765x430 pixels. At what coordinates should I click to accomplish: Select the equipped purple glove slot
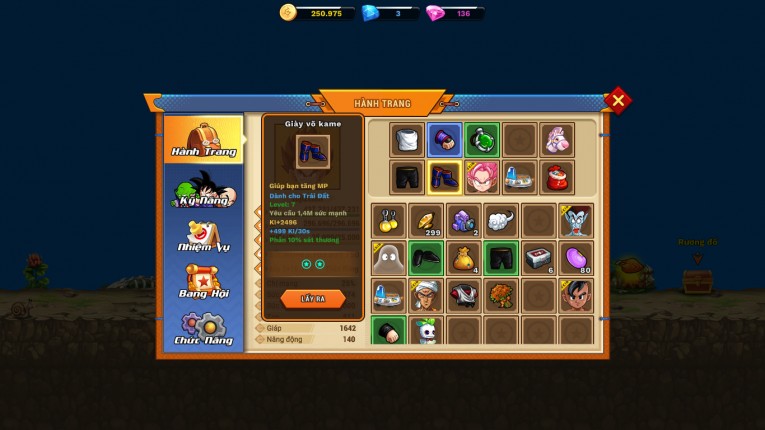(x=445, y=140)
